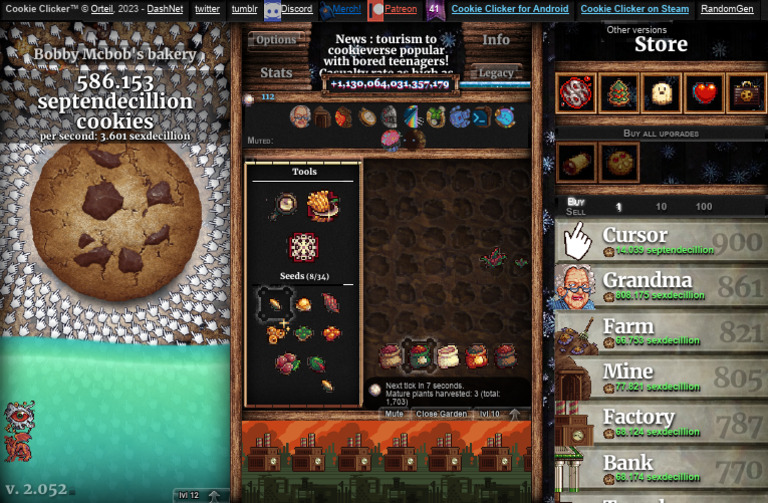Purchase a Farm building
The image size is (768, 503).
pyautogui.click(x=661, y=333)
